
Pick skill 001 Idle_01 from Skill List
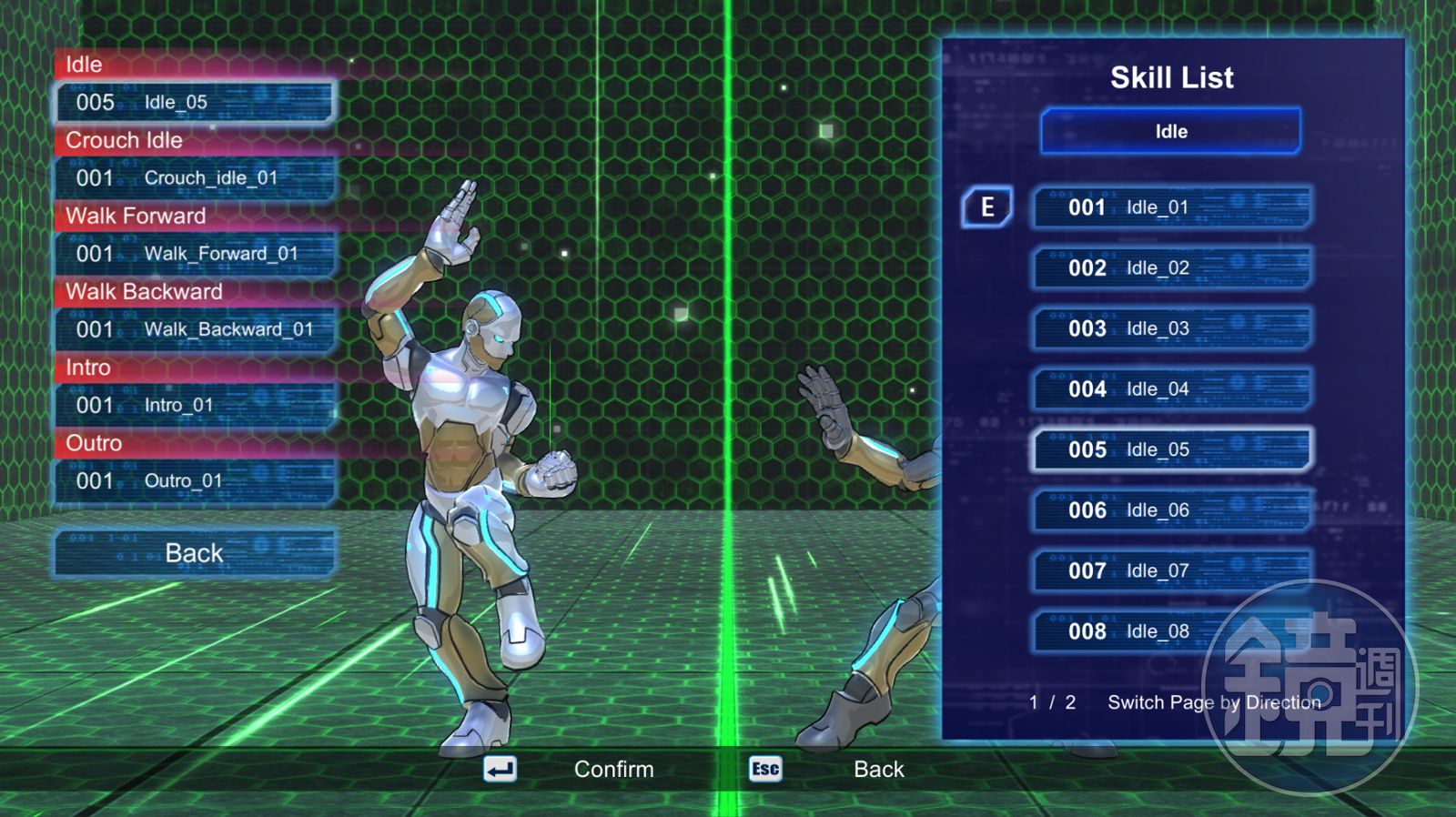coord(1171,207)
